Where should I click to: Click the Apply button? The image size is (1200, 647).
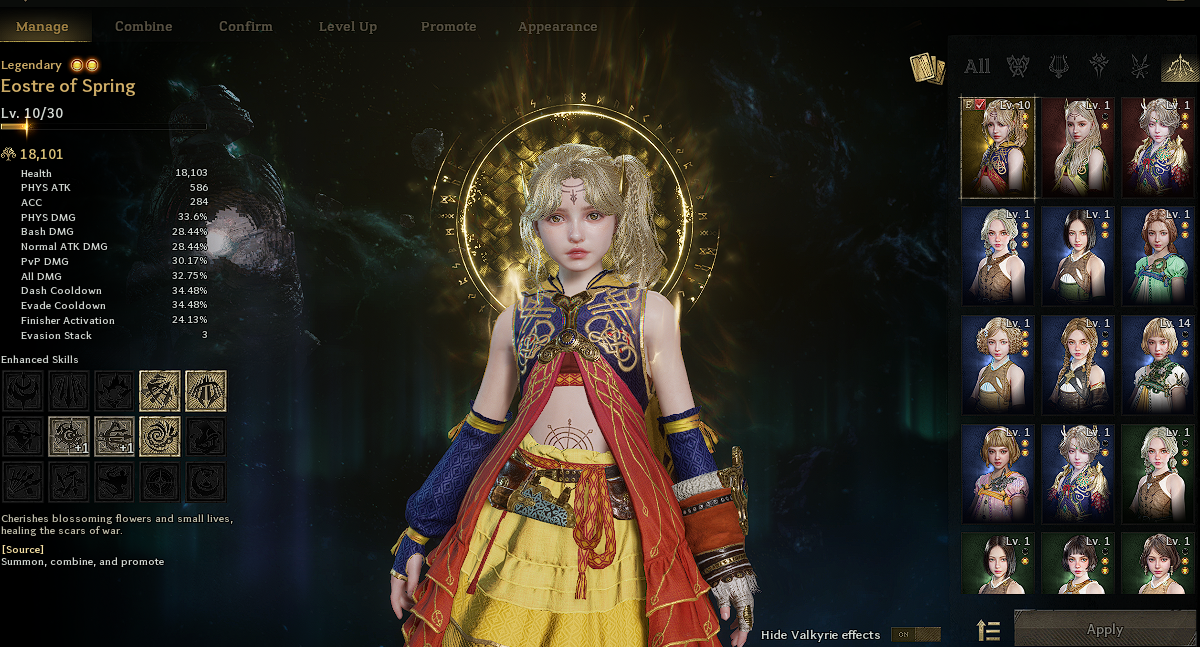click(x=1105, y=630)
